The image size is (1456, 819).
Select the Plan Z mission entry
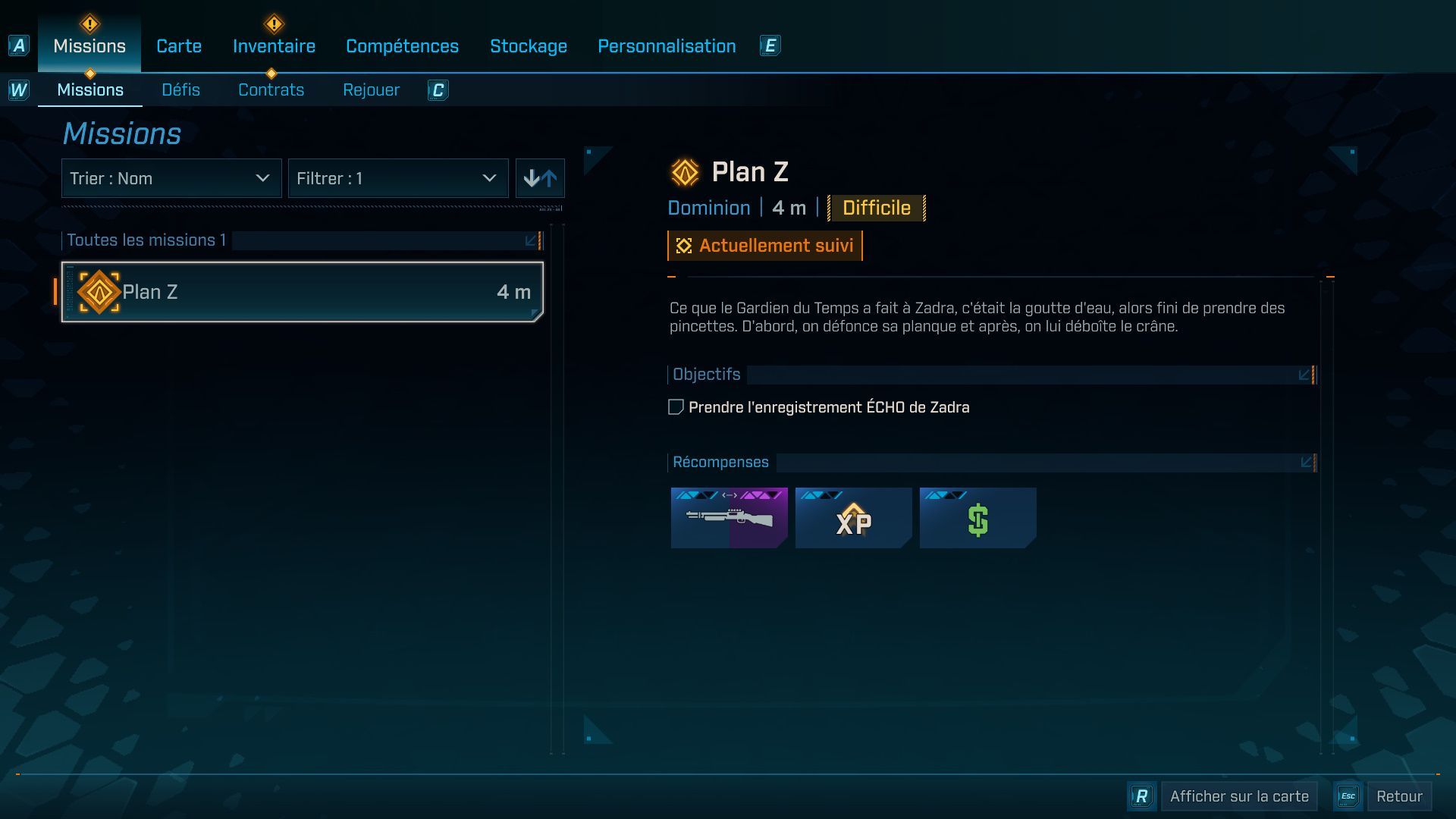[x=302, y=291]
